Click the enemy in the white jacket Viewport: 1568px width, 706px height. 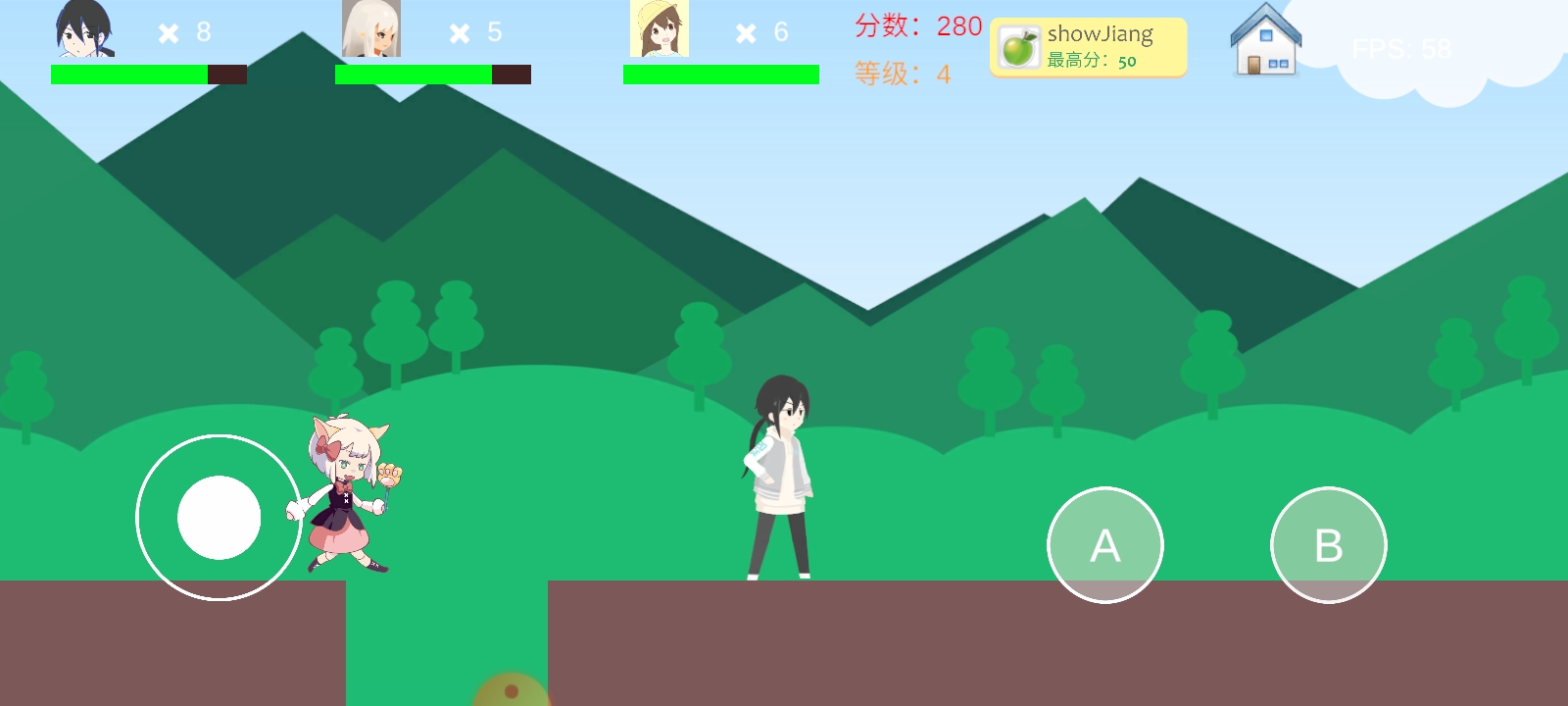point(779,471)
